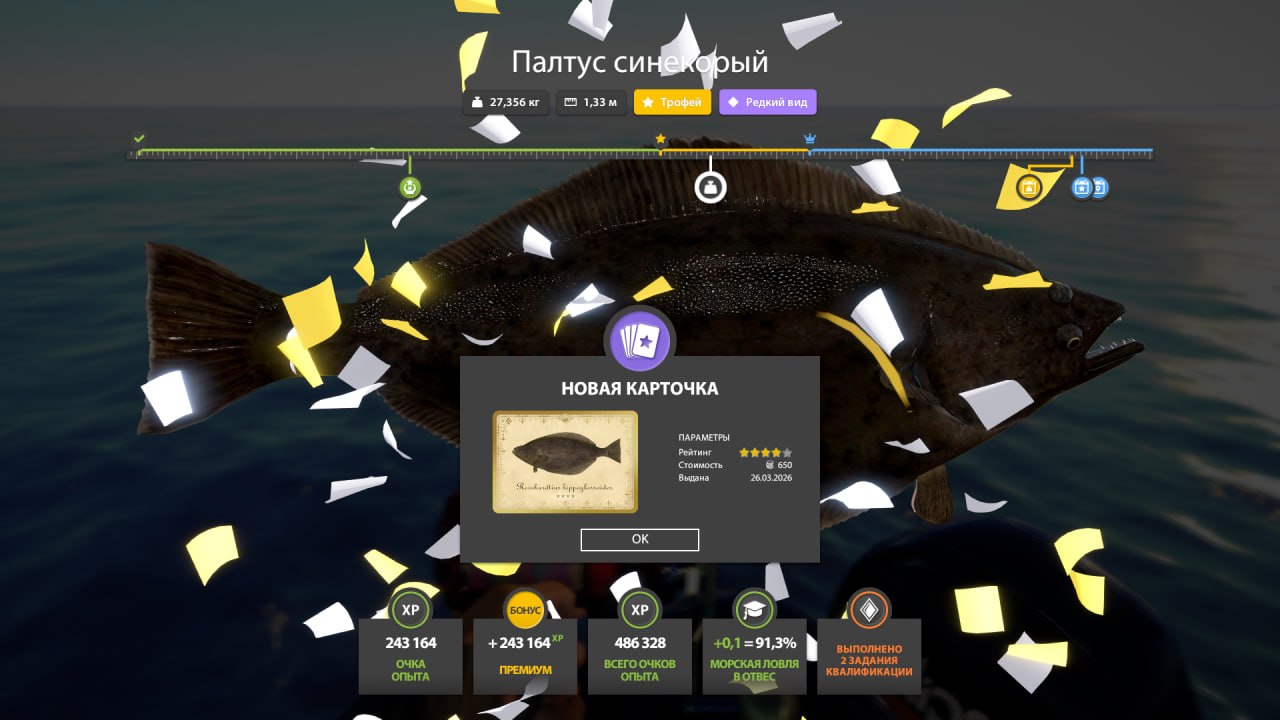Click the yellow trophy star on the scale
Image resolution: width=1280 pixels, height=720 pixels.
coord(660,140)
